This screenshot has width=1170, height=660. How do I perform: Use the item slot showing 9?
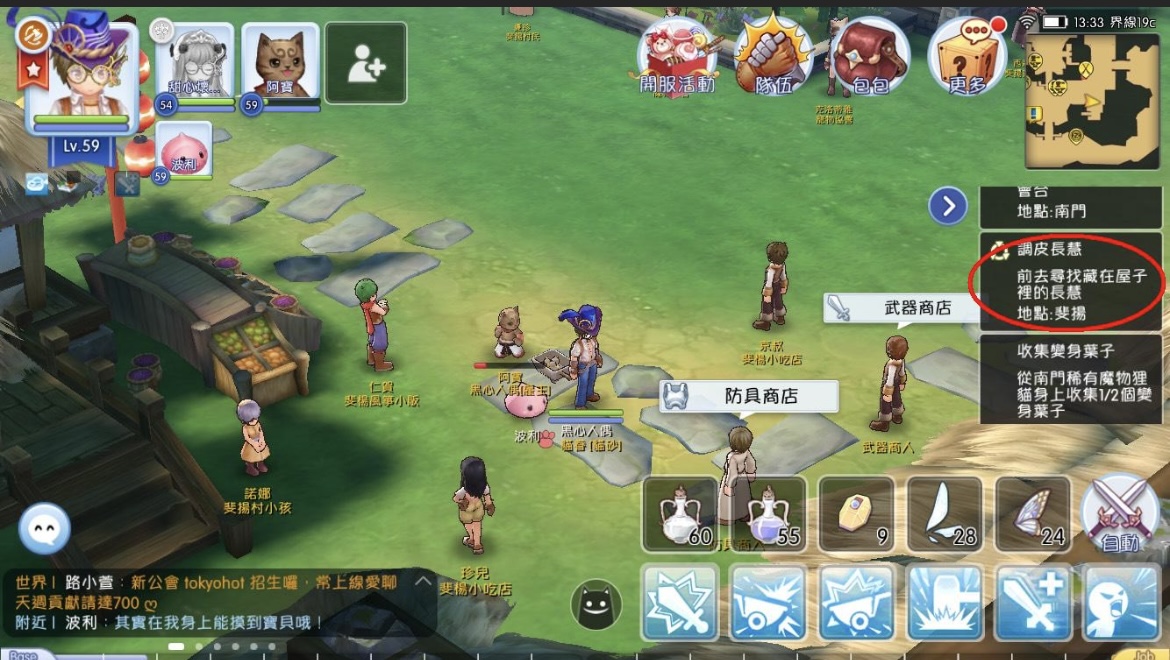(x=856, y=514)
